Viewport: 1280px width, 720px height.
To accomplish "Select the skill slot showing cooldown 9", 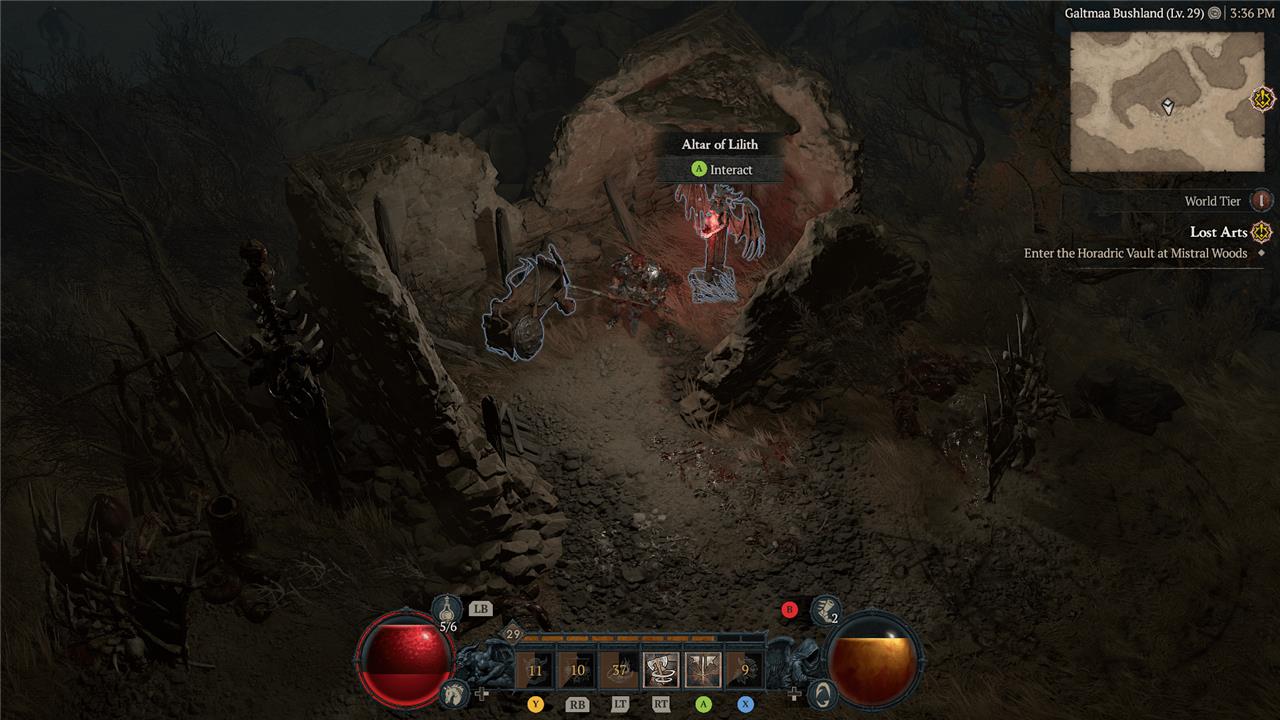I will point(745,670).
